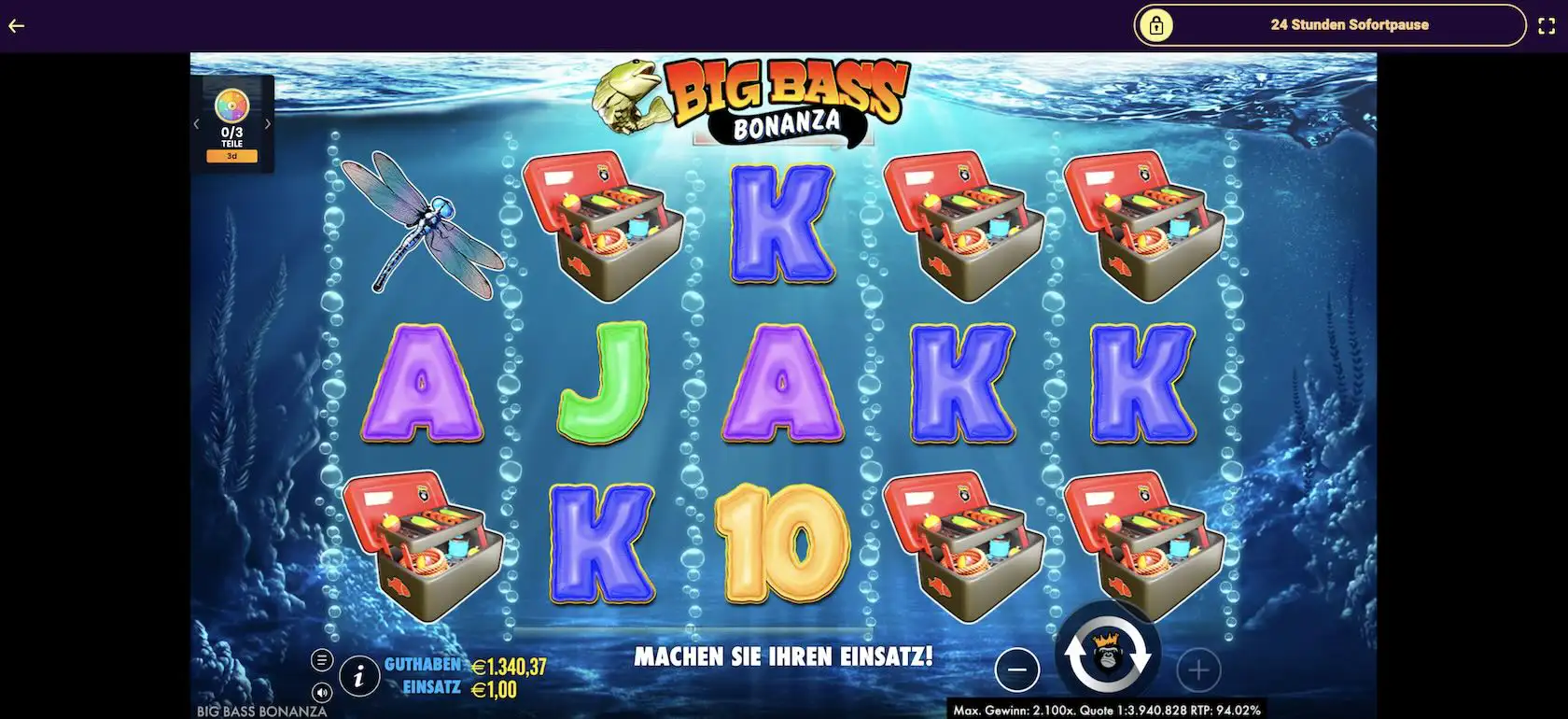Toggle fullscreen view
The image size is (1568, 719).
pos(1545,25)
